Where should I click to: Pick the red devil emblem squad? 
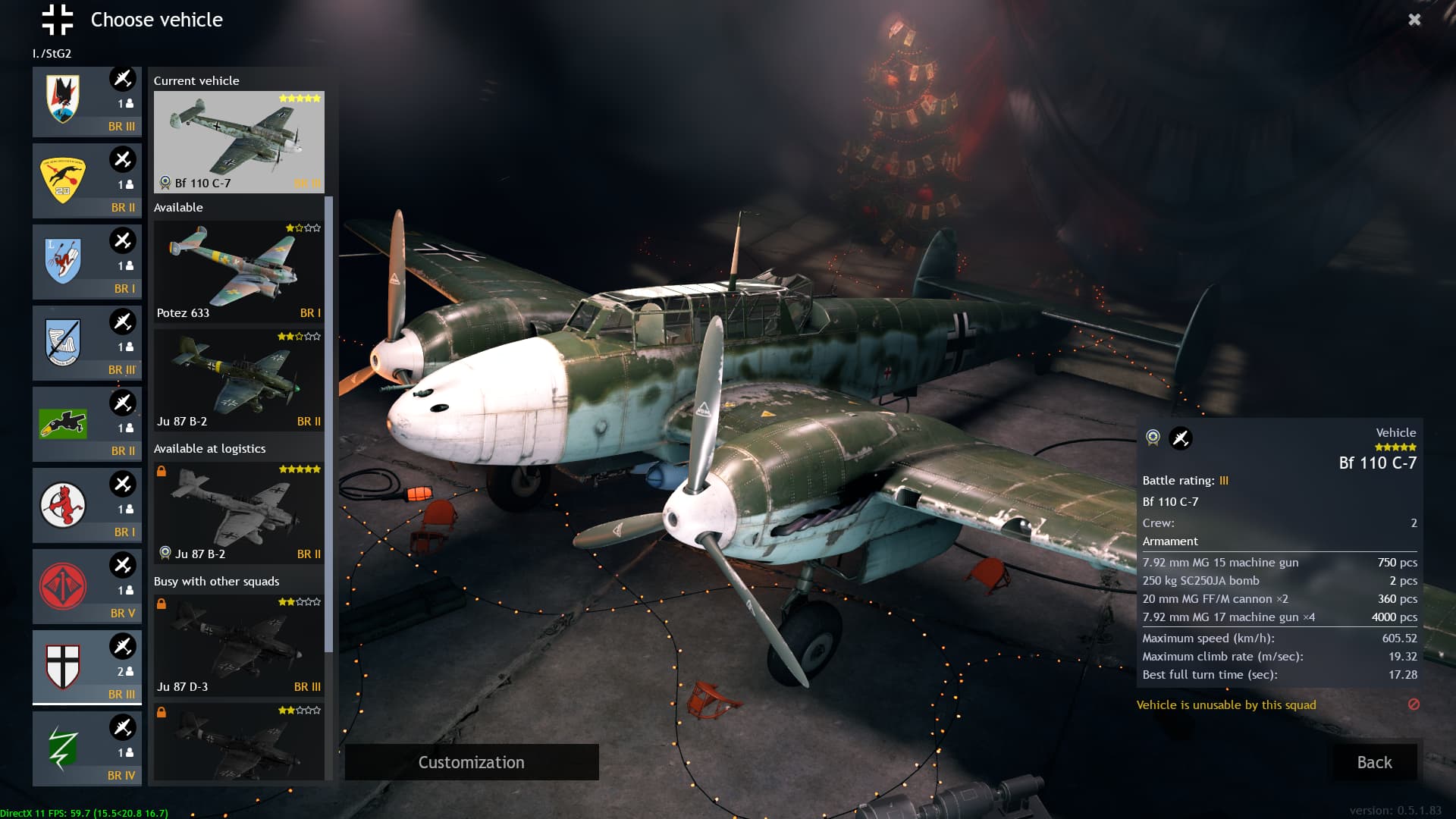click(86, 506)
